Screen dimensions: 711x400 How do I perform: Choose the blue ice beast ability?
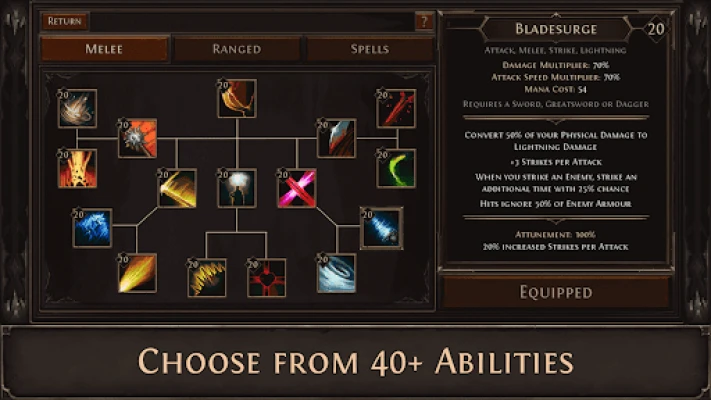click(92, 228)
